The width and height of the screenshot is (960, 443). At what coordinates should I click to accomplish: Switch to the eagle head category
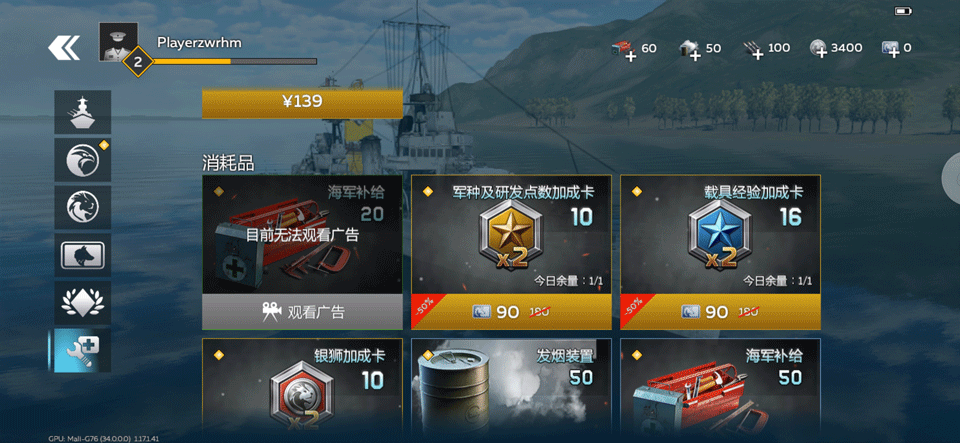pos(82,160)
